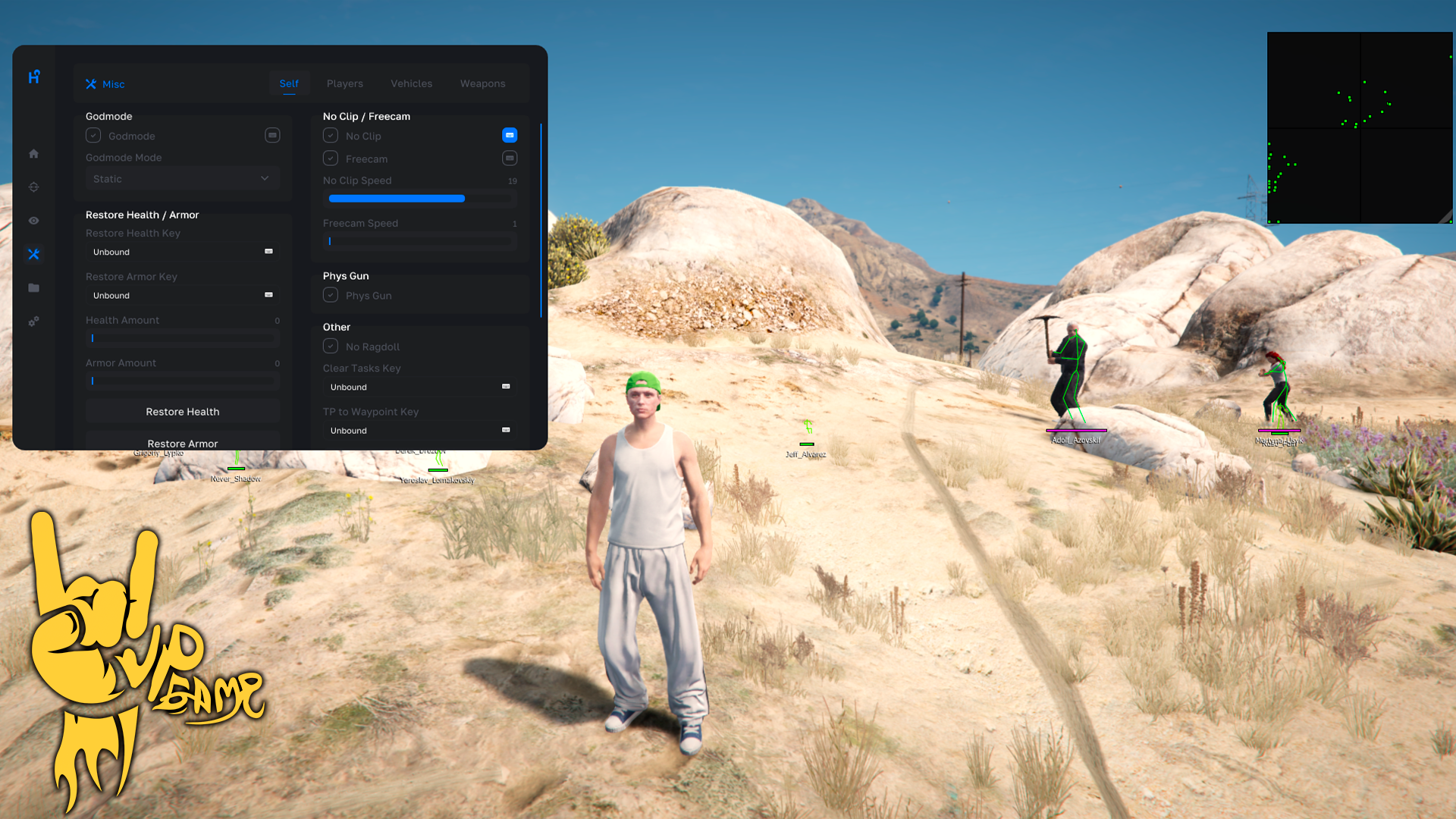Enable the No Clip checkbox
Image resolution: width=1456 pixels, height=819 pixels.
pos(331,136)
